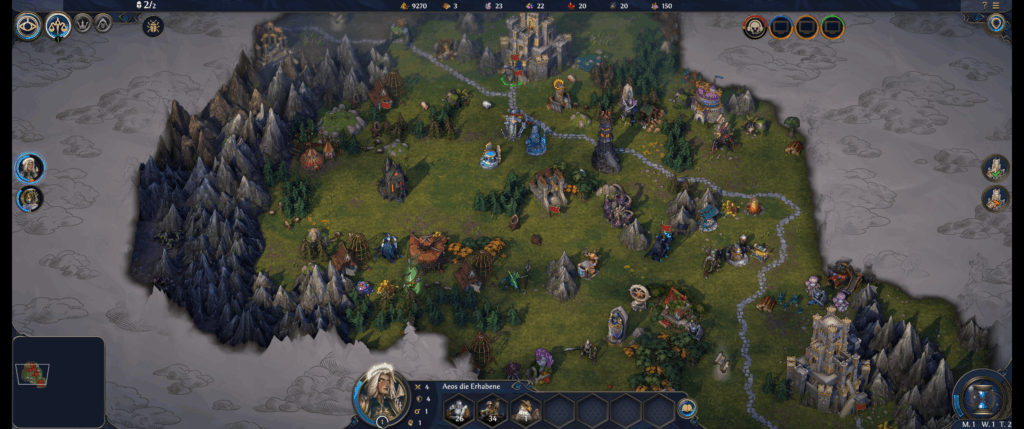Screen dimensions: 1024x429
Task: Click the map marker pin button
Action: click(996, 24)
